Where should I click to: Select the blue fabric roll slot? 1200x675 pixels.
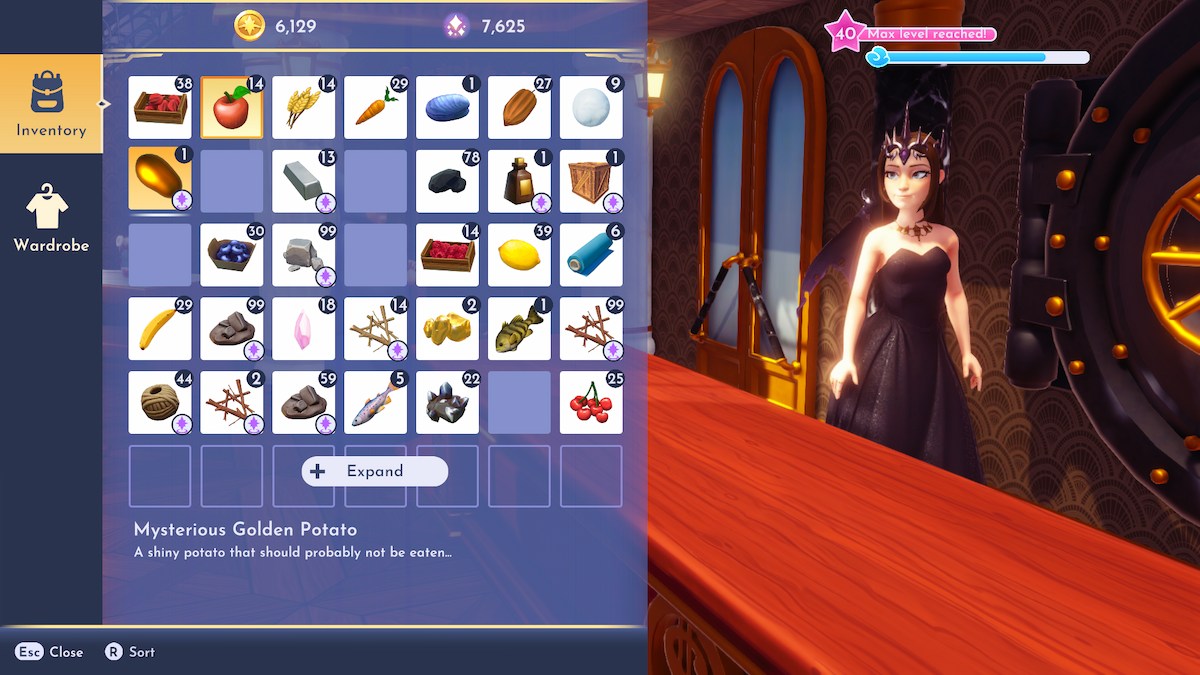click(x=591, y=255)
